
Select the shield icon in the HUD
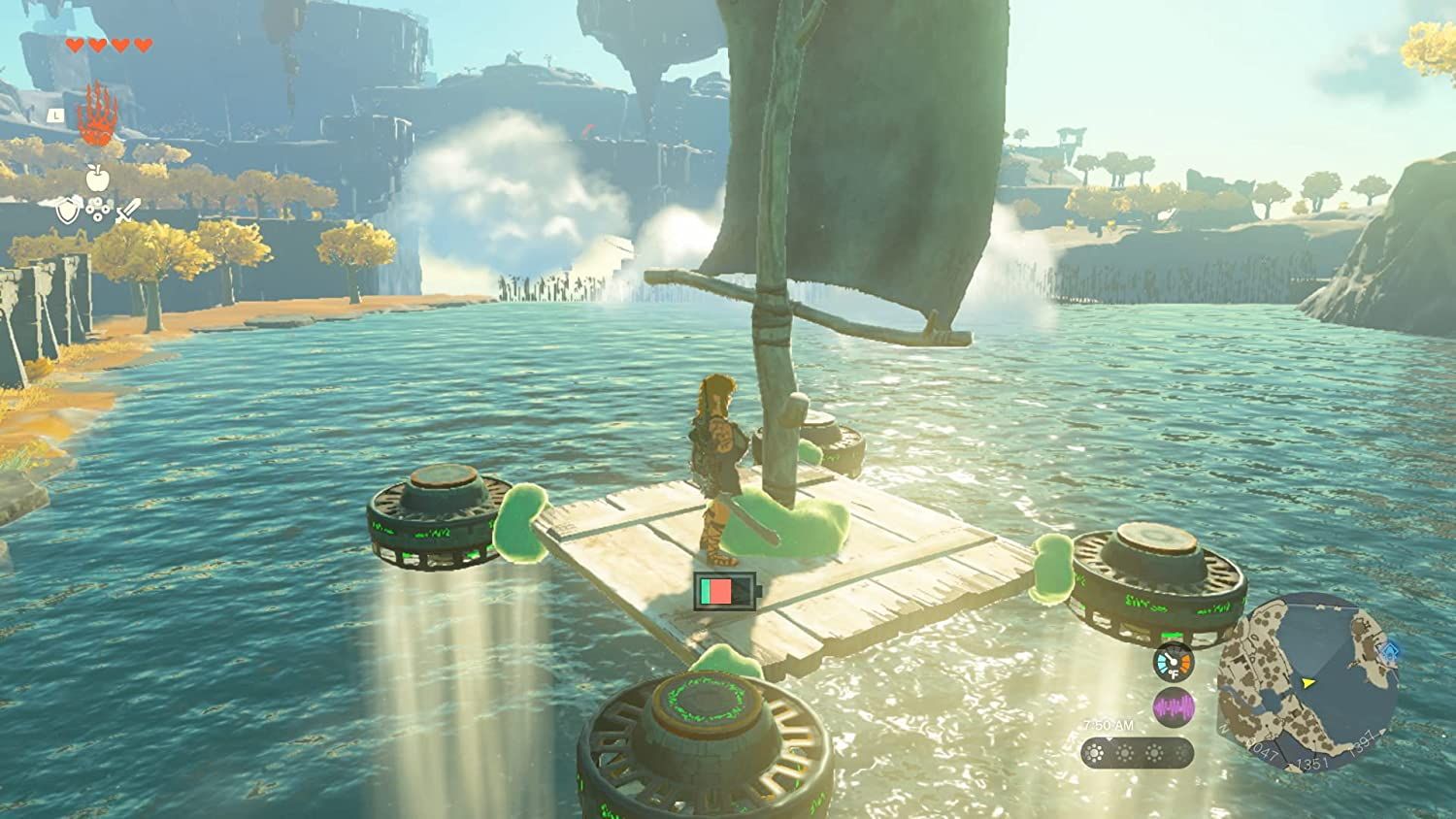[x=68, y=211]
